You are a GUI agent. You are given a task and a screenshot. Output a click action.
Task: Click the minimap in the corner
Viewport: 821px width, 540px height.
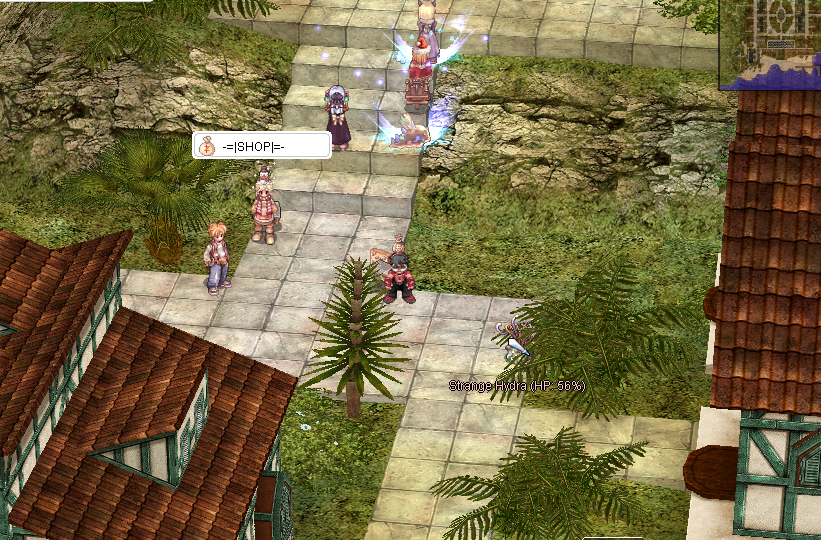point(770,43)
